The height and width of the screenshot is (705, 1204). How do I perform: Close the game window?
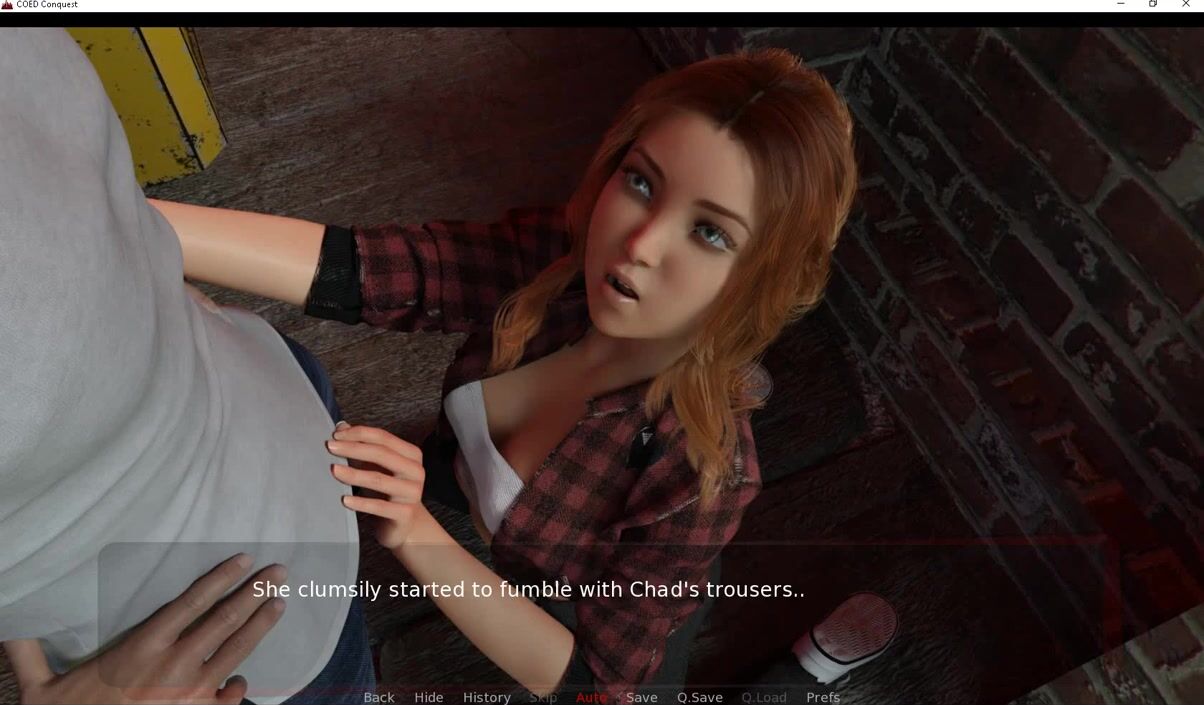pyautogui.click(x=1186, y=5)
